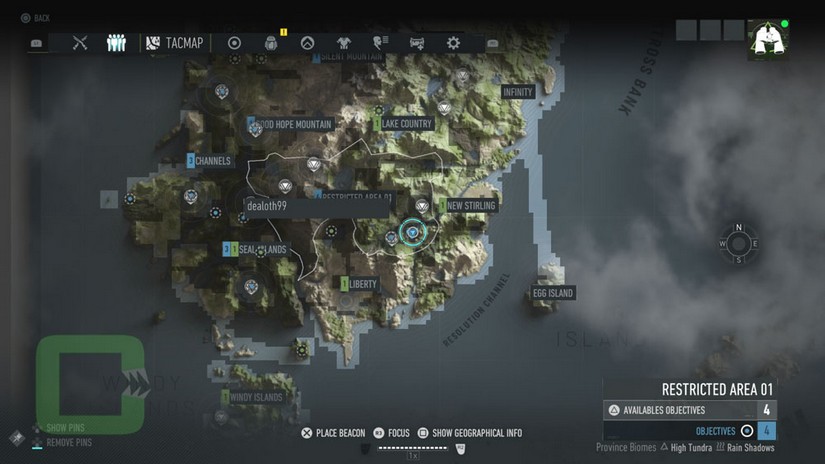Select the Liberty province label

362,284
